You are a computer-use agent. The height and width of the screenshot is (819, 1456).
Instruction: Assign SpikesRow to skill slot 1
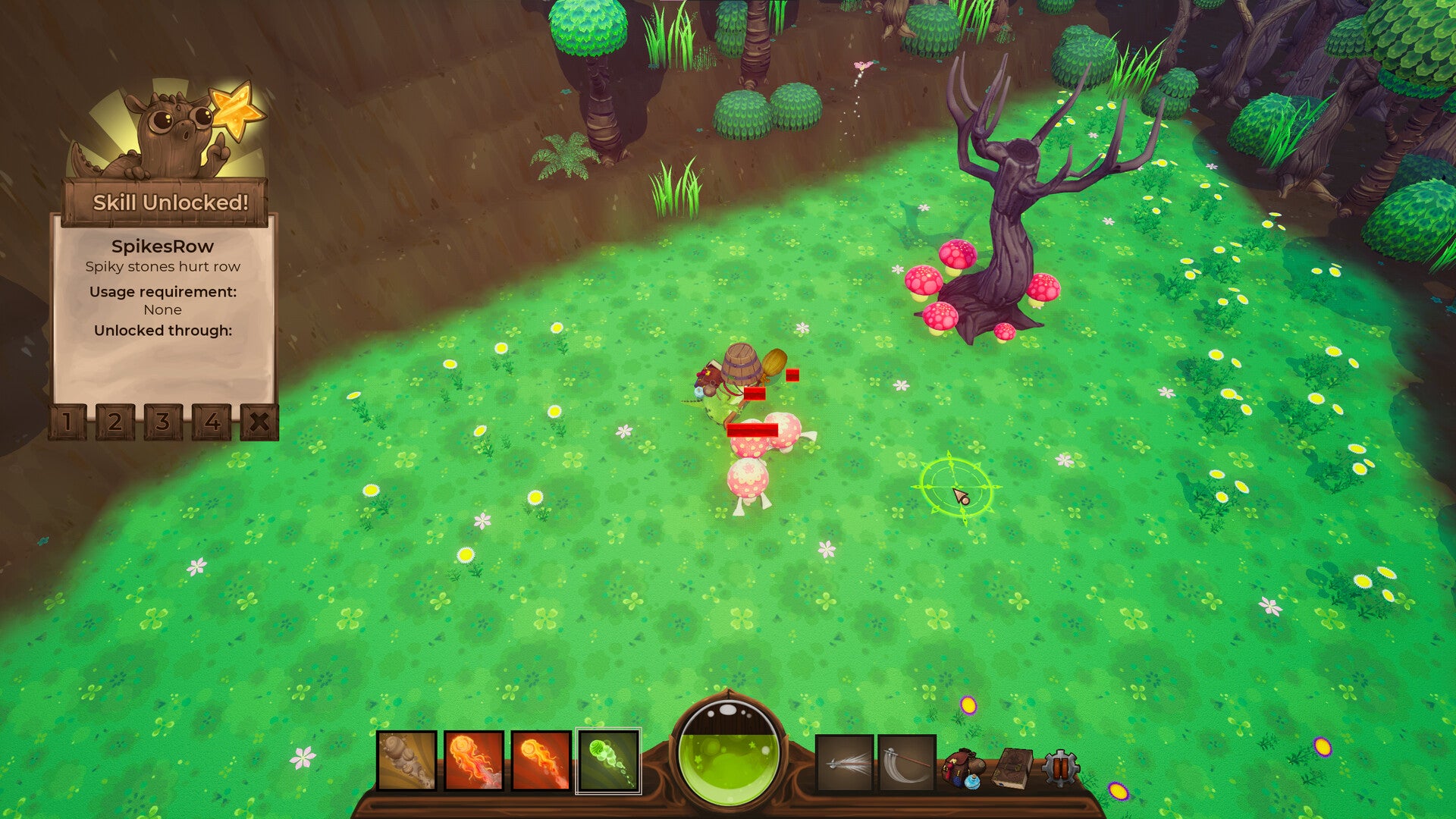[x=67, y=422]
